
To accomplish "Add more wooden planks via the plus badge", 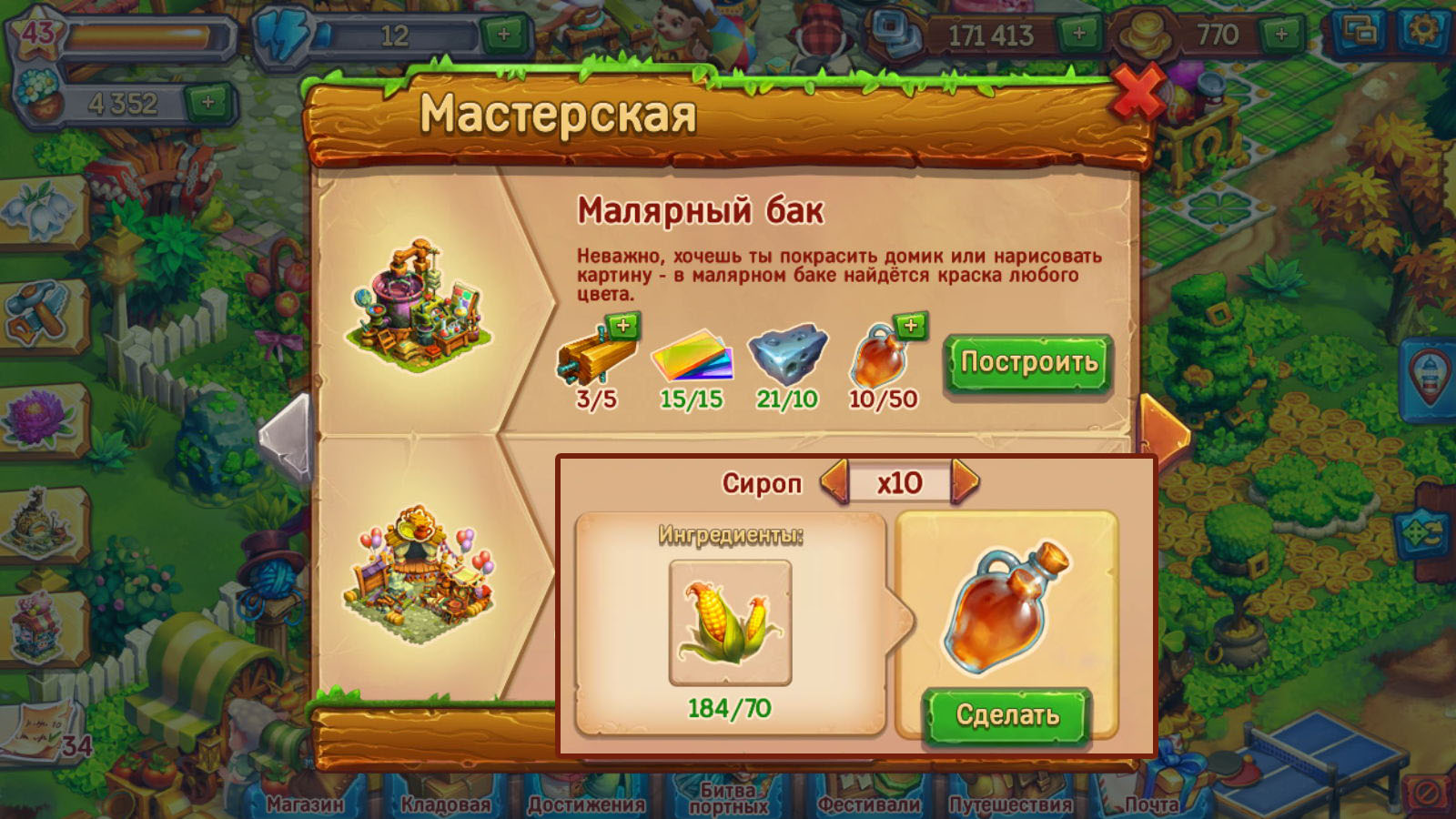I will [x=623, y=326].
